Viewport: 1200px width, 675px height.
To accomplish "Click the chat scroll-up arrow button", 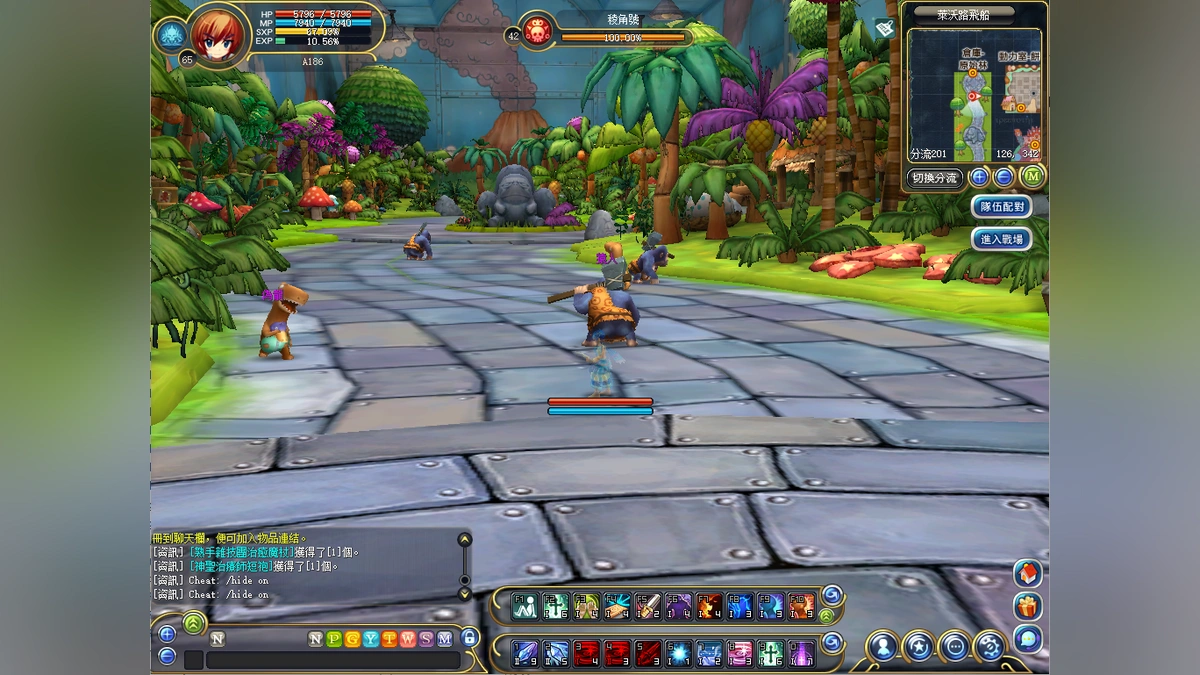I will (x=464, y=540).
